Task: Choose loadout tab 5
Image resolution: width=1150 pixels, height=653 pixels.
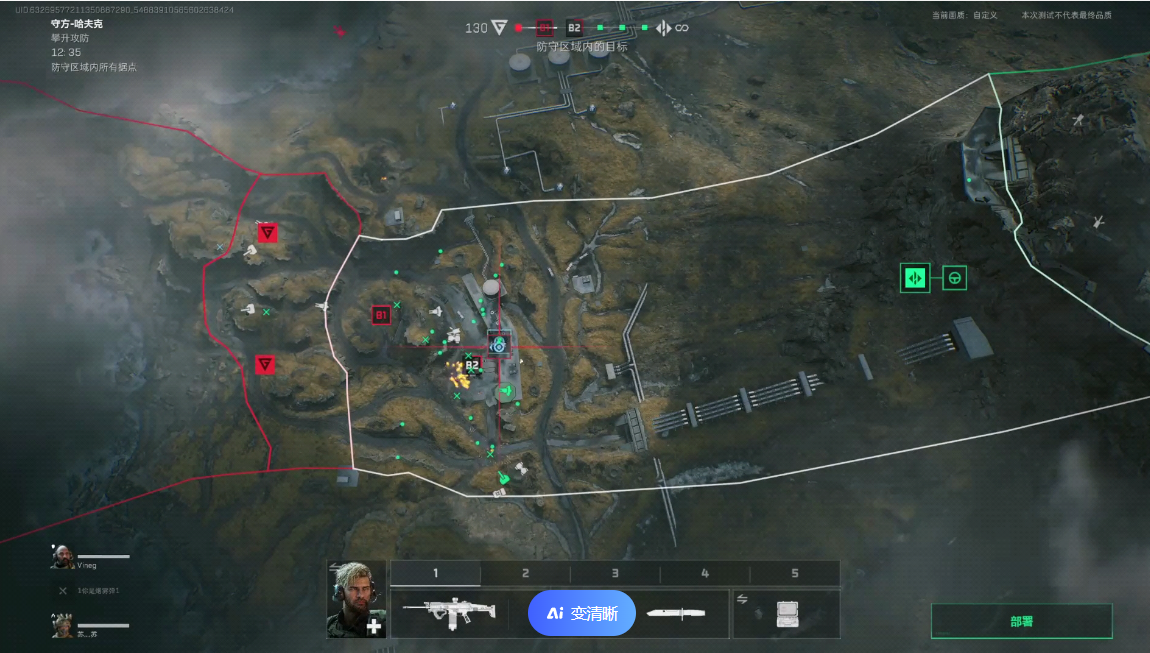Action: 795,573
